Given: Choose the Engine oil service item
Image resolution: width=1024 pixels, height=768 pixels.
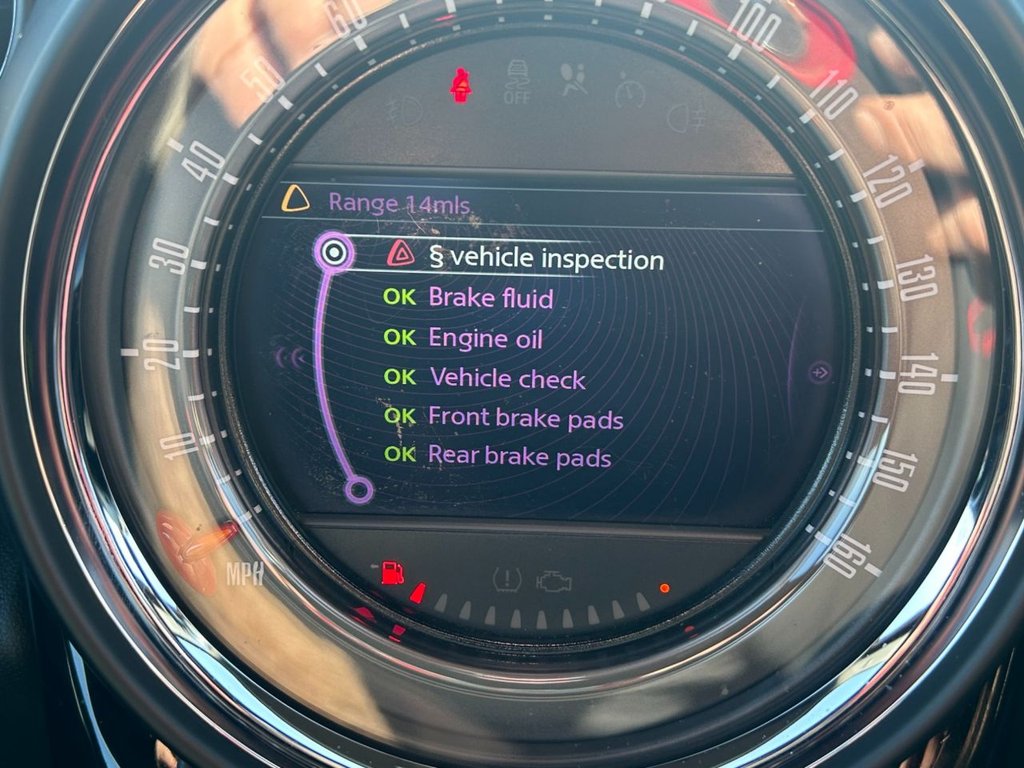Looking at the screenshot, I should [x=485, y=338].
